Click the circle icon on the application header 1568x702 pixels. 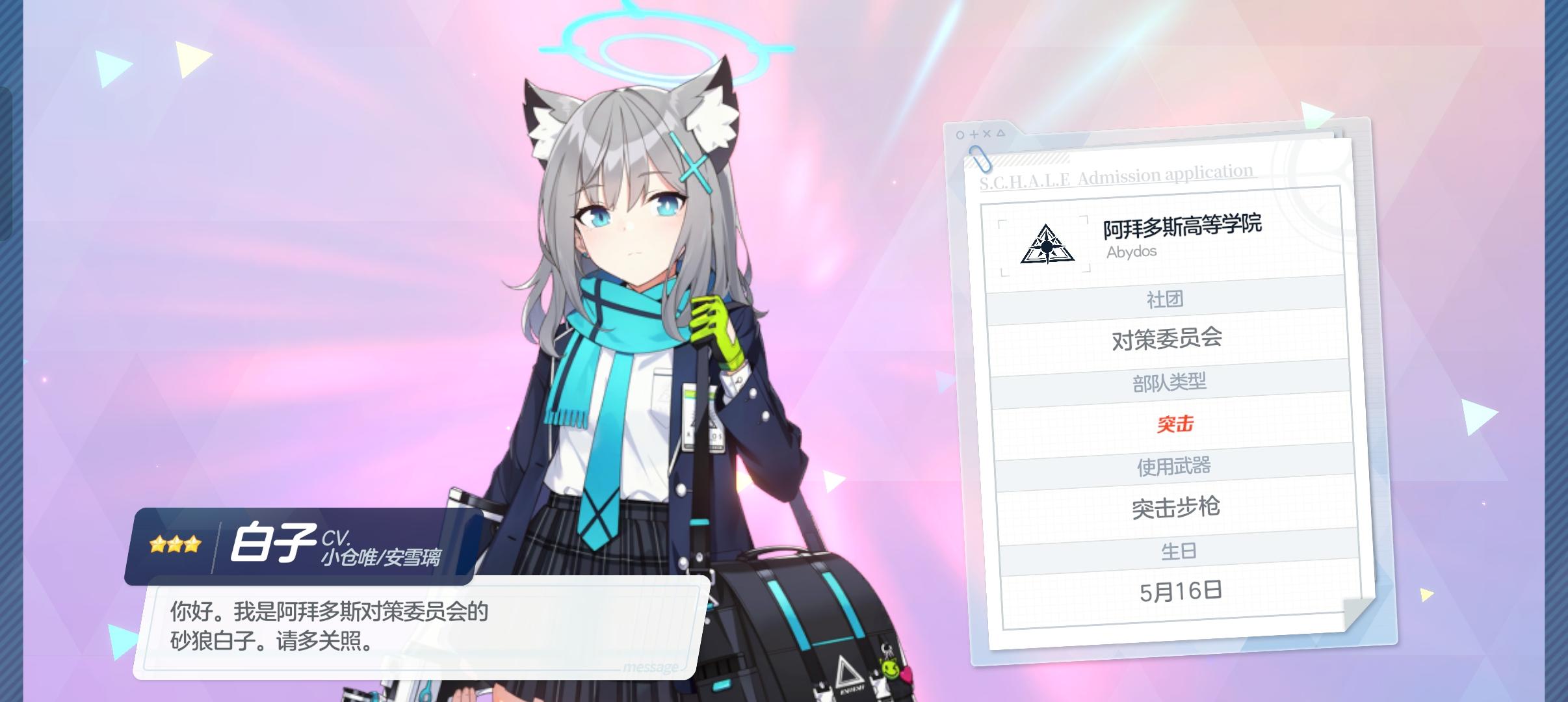tap(960, 136)
